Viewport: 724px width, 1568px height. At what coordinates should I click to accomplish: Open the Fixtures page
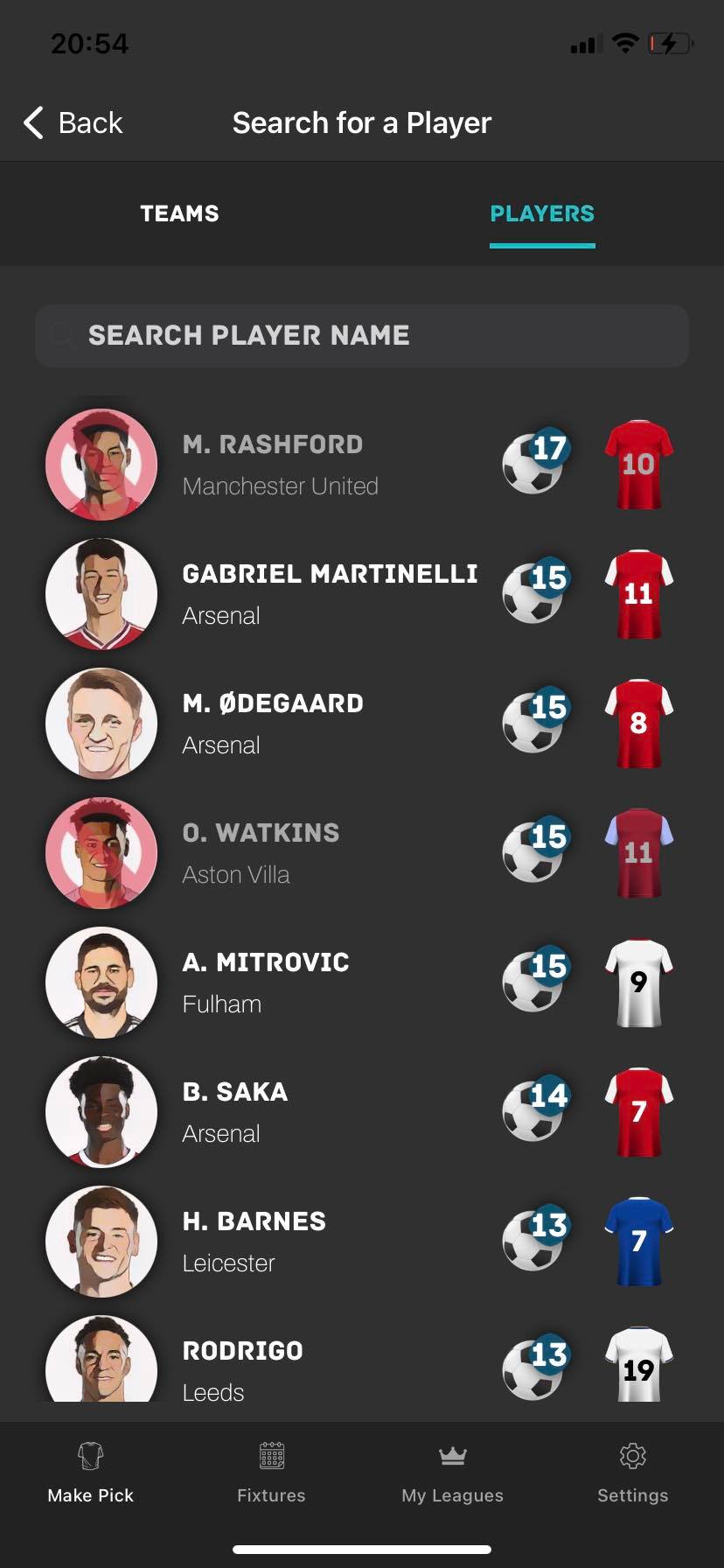click(271, 1473)
